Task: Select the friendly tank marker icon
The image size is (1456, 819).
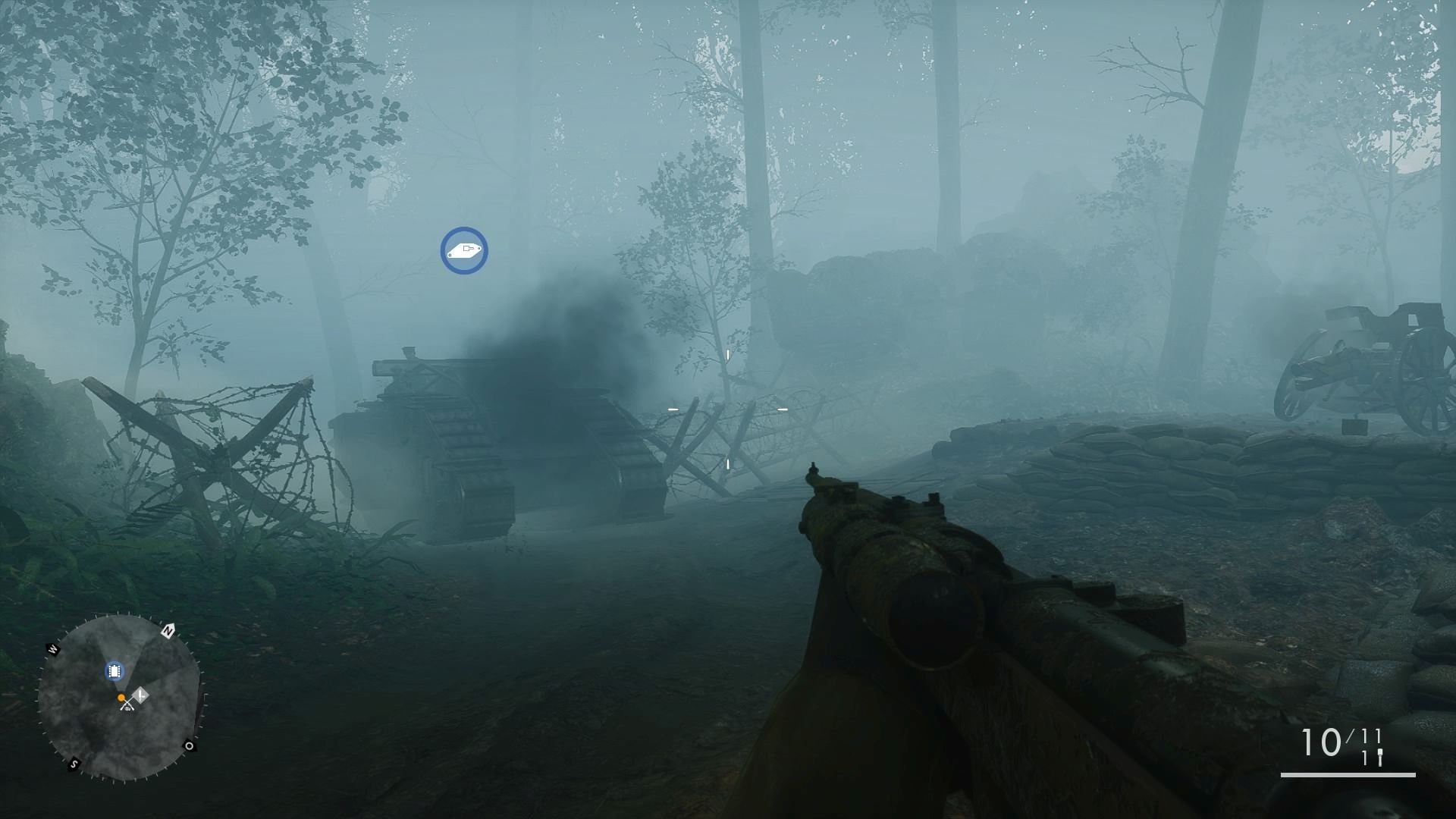Action: pos(463,251)
